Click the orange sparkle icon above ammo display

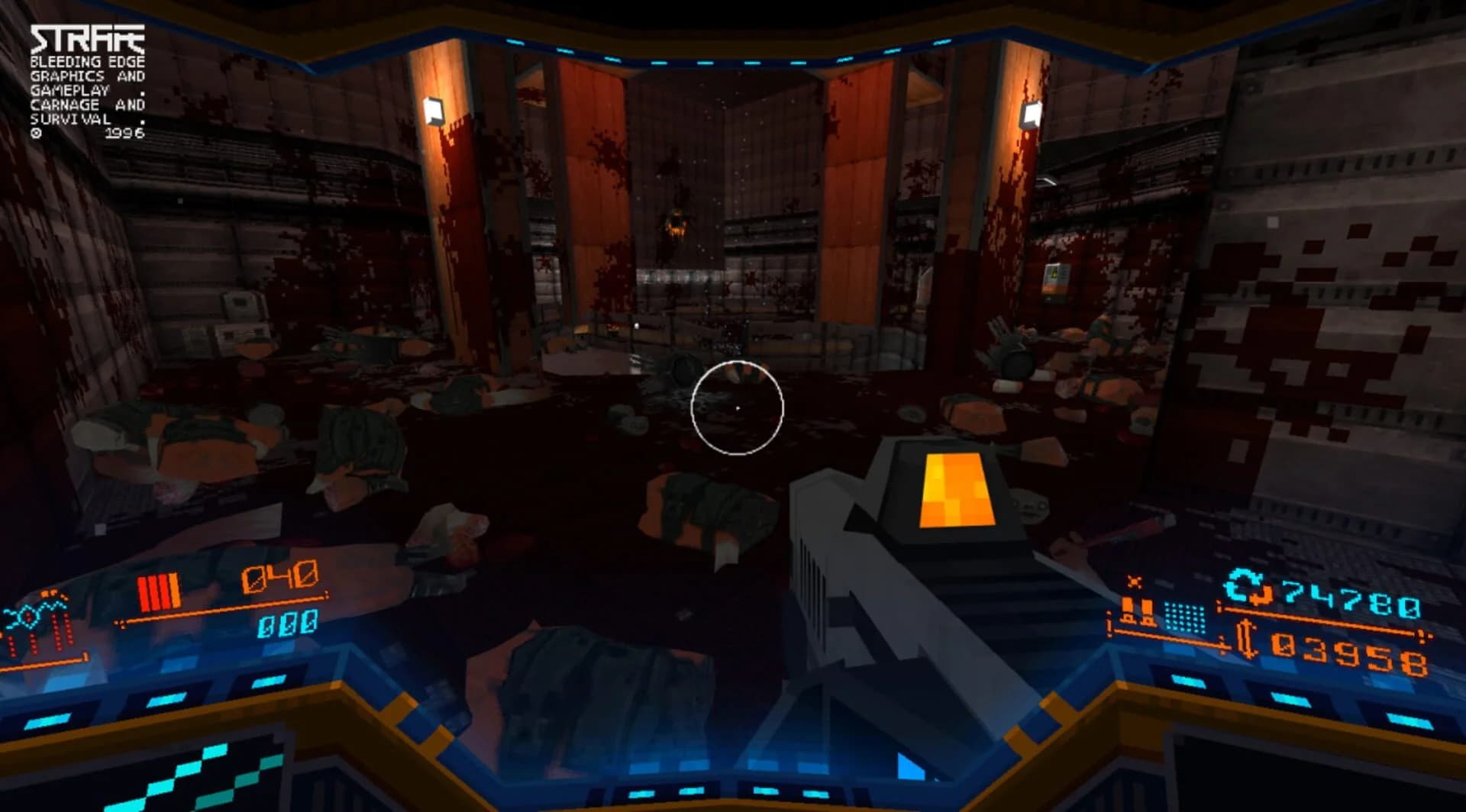pyautogui.click(x=1134, y=581)
